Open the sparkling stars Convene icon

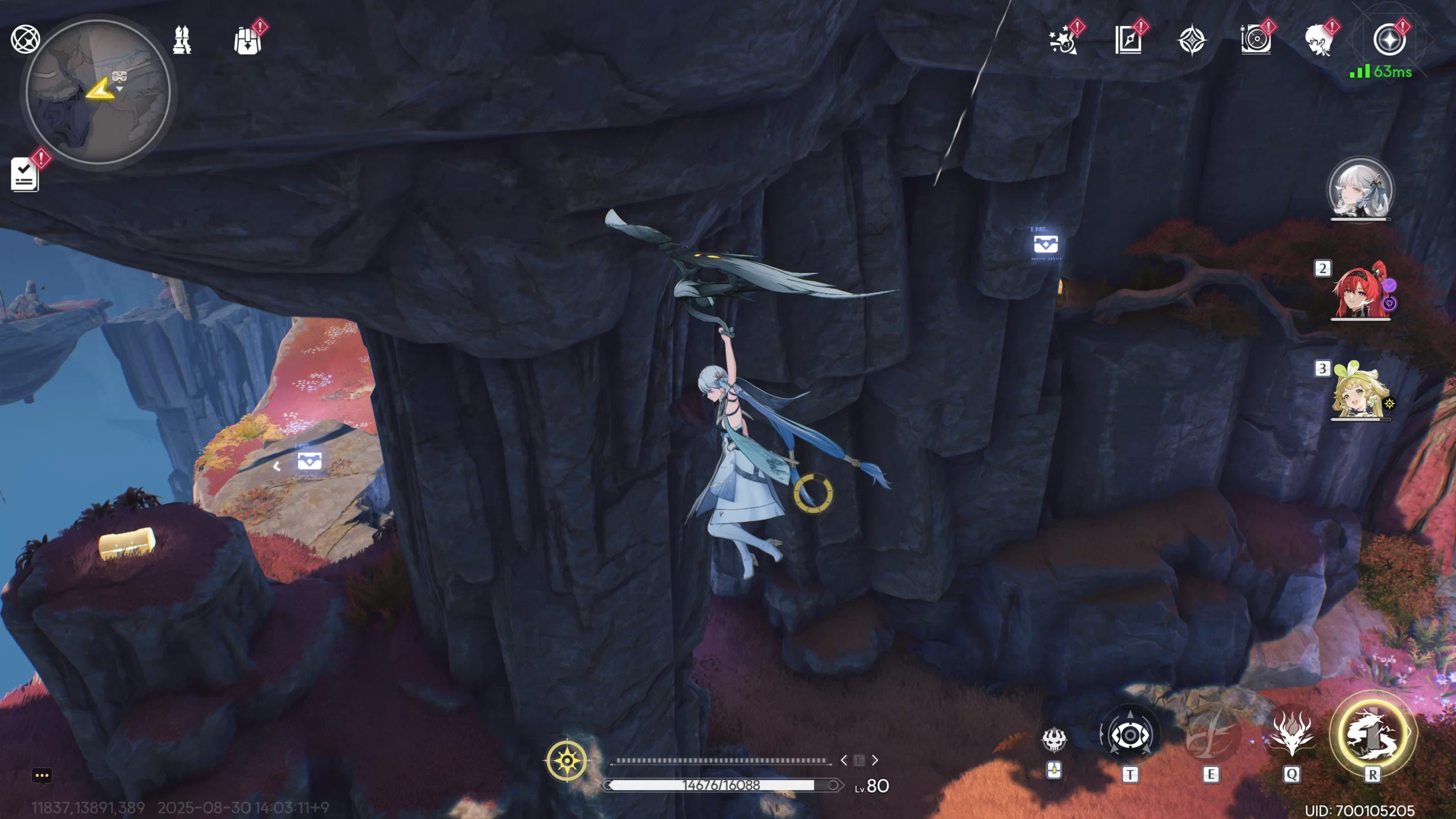click(1062, 41)
